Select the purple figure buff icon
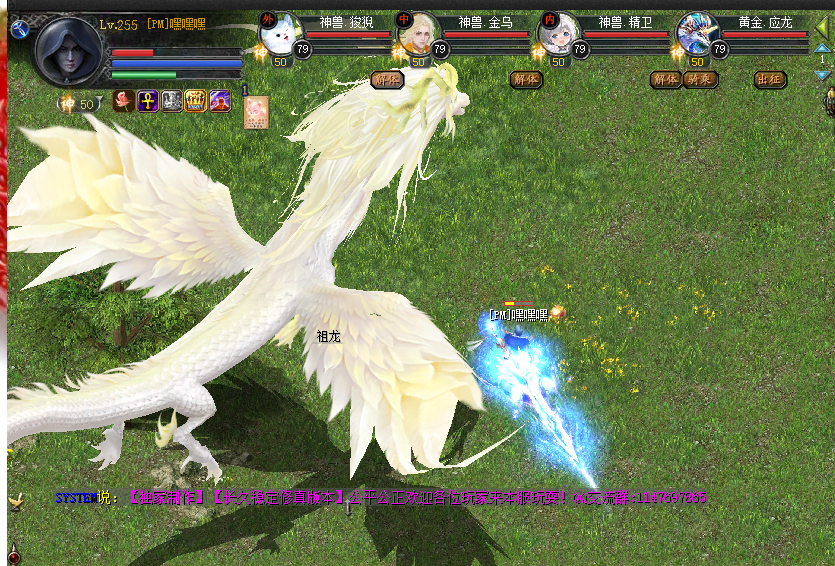 (220, 101)
